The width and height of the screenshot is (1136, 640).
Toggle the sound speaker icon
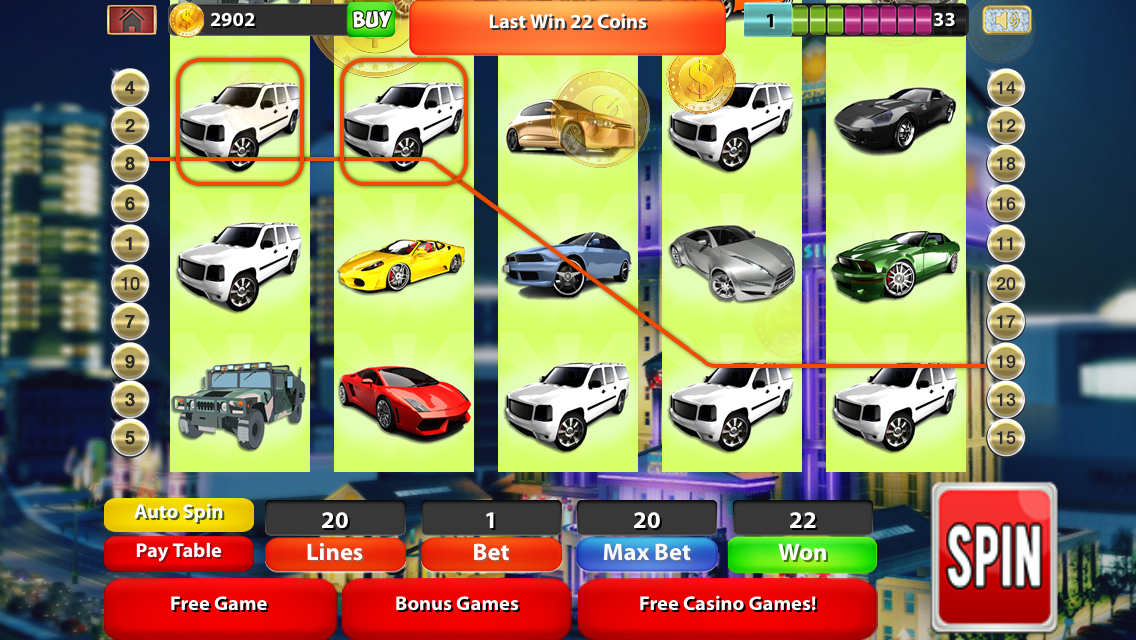tap(1006, 20)
